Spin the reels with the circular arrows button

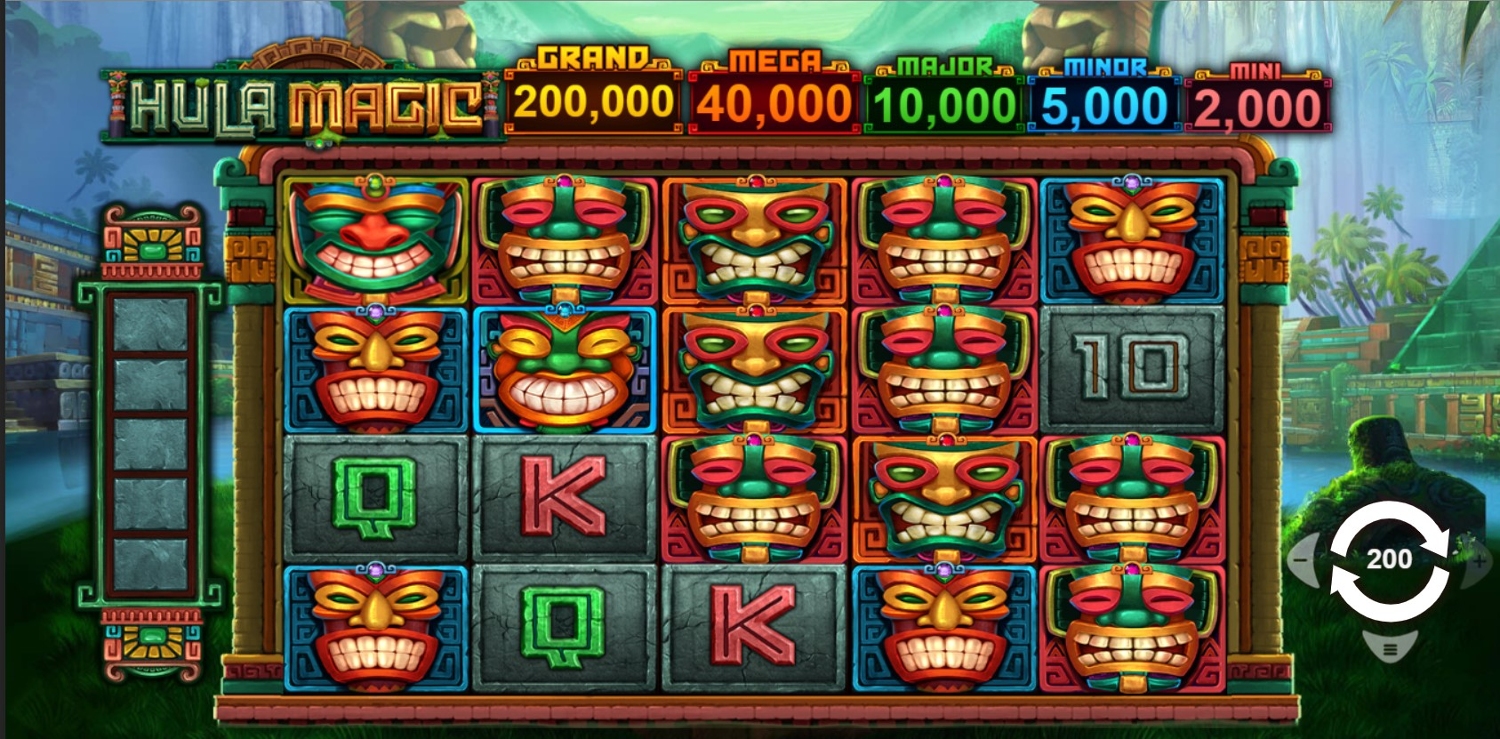[1388, 561]
